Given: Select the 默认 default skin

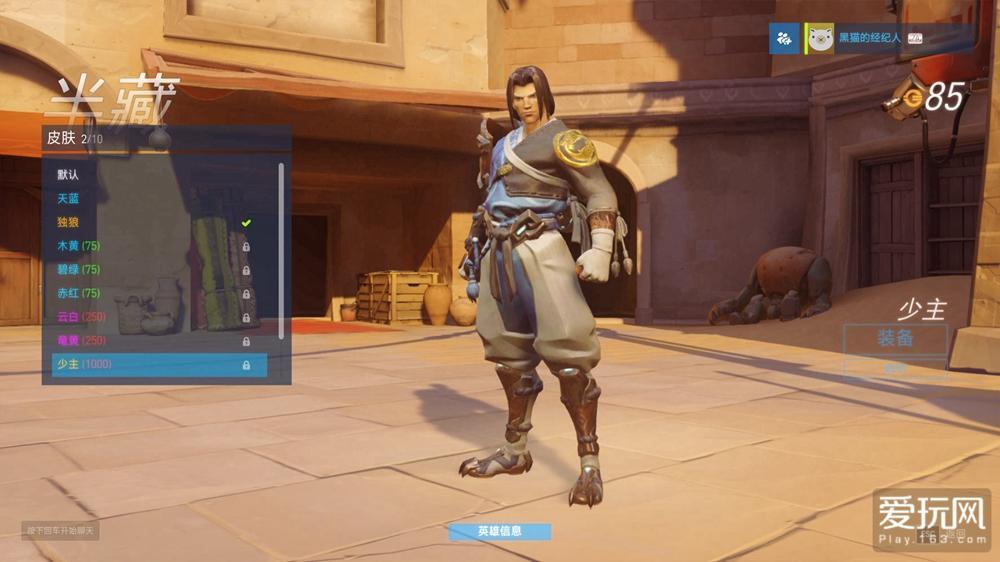Looking at the screenshot, I should (x=69, y=175).
